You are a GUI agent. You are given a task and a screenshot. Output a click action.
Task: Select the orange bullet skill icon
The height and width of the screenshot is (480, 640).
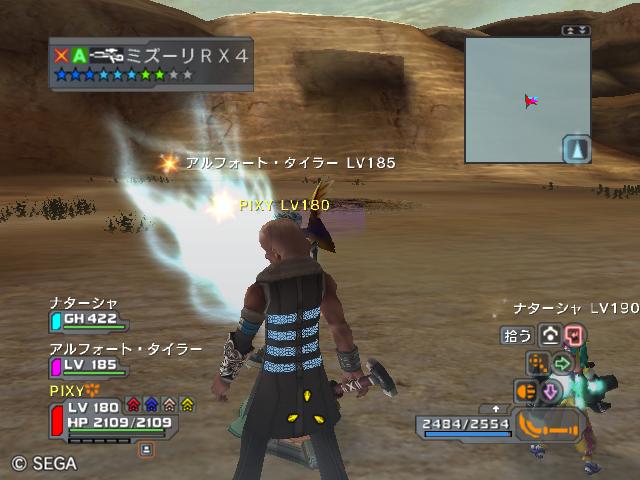(x=526, y=390)
